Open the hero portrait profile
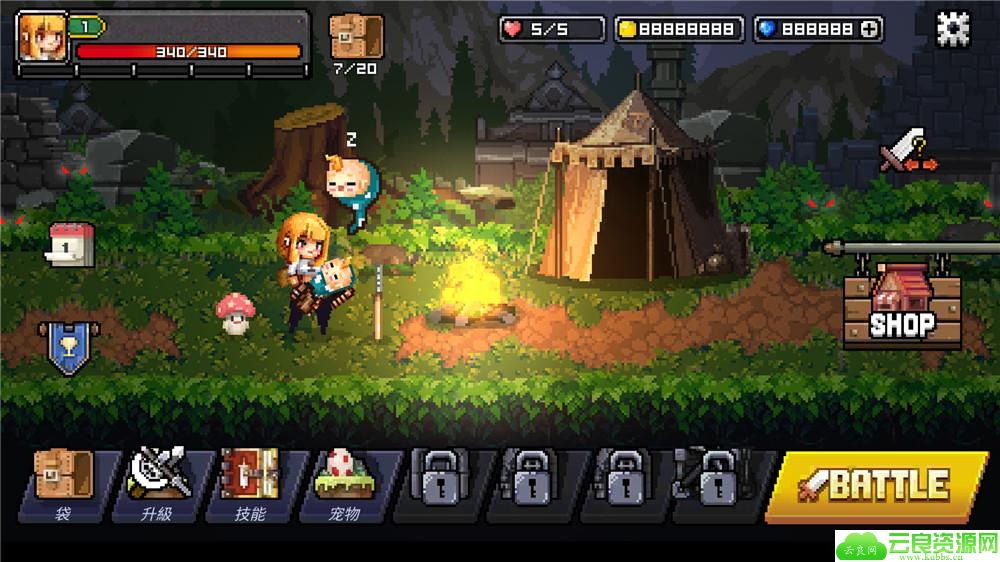Image resolution: width=1000 pixels, height=562 pixels. click(40, 36)
